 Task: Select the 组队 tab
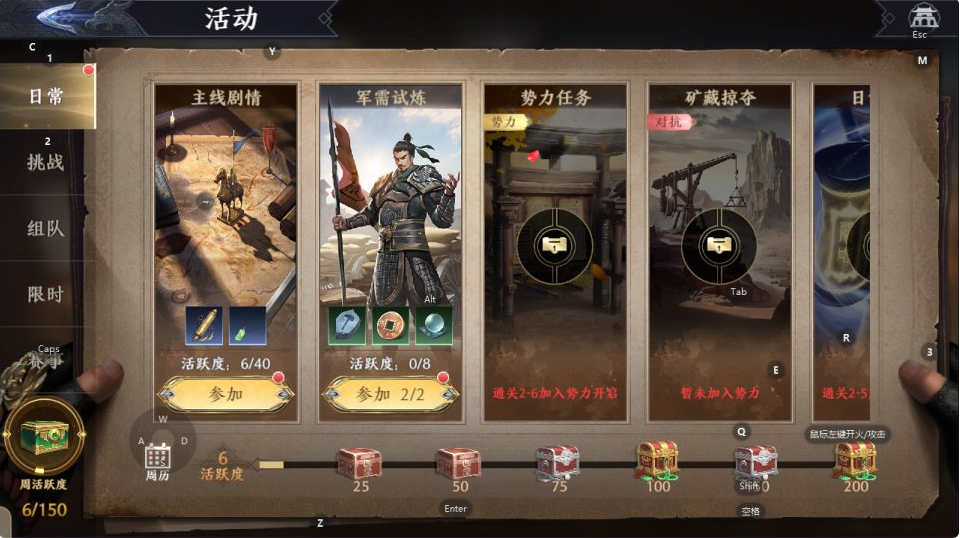coord(46,228)
